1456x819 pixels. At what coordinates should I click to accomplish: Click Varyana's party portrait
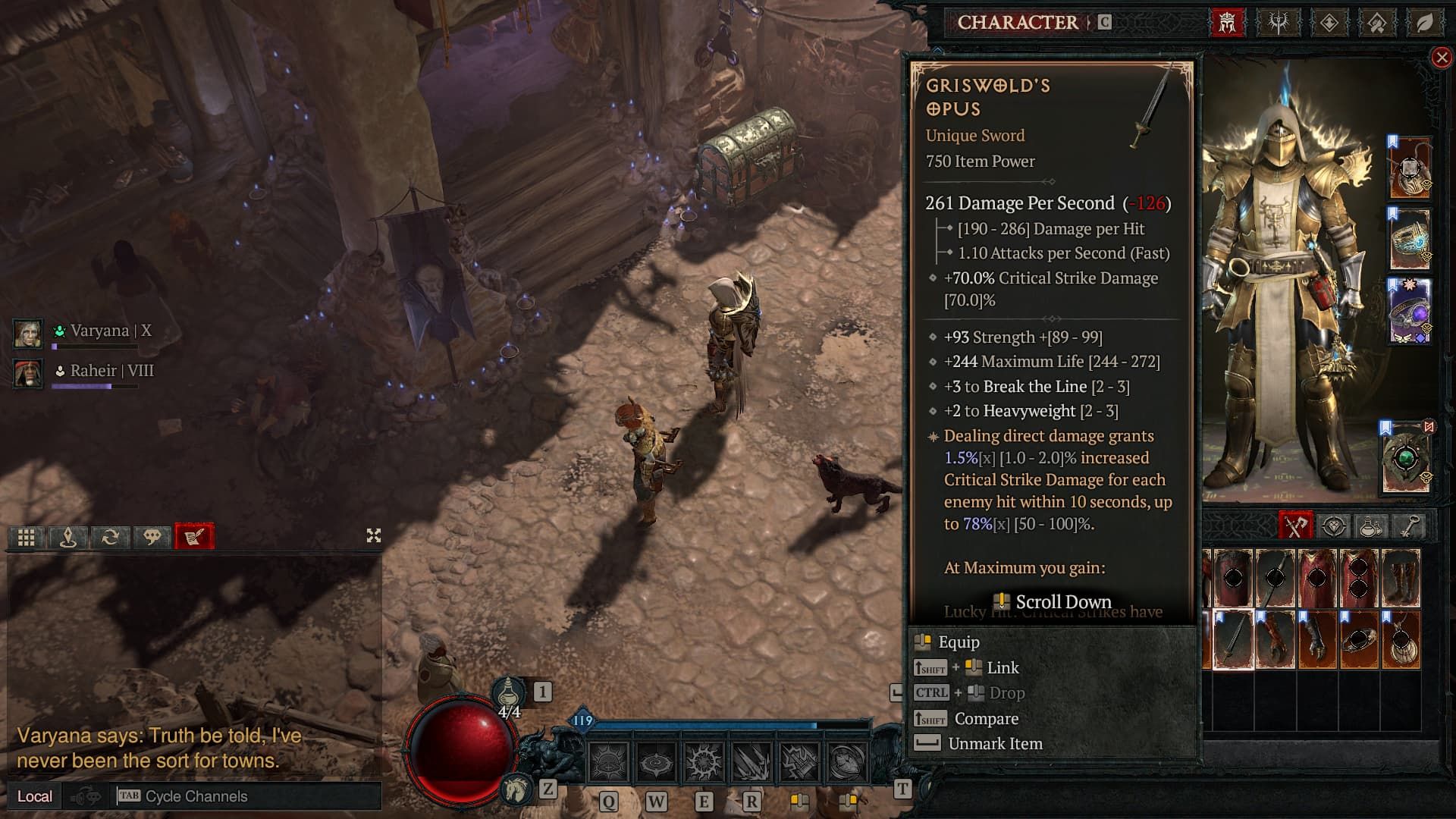28,333
